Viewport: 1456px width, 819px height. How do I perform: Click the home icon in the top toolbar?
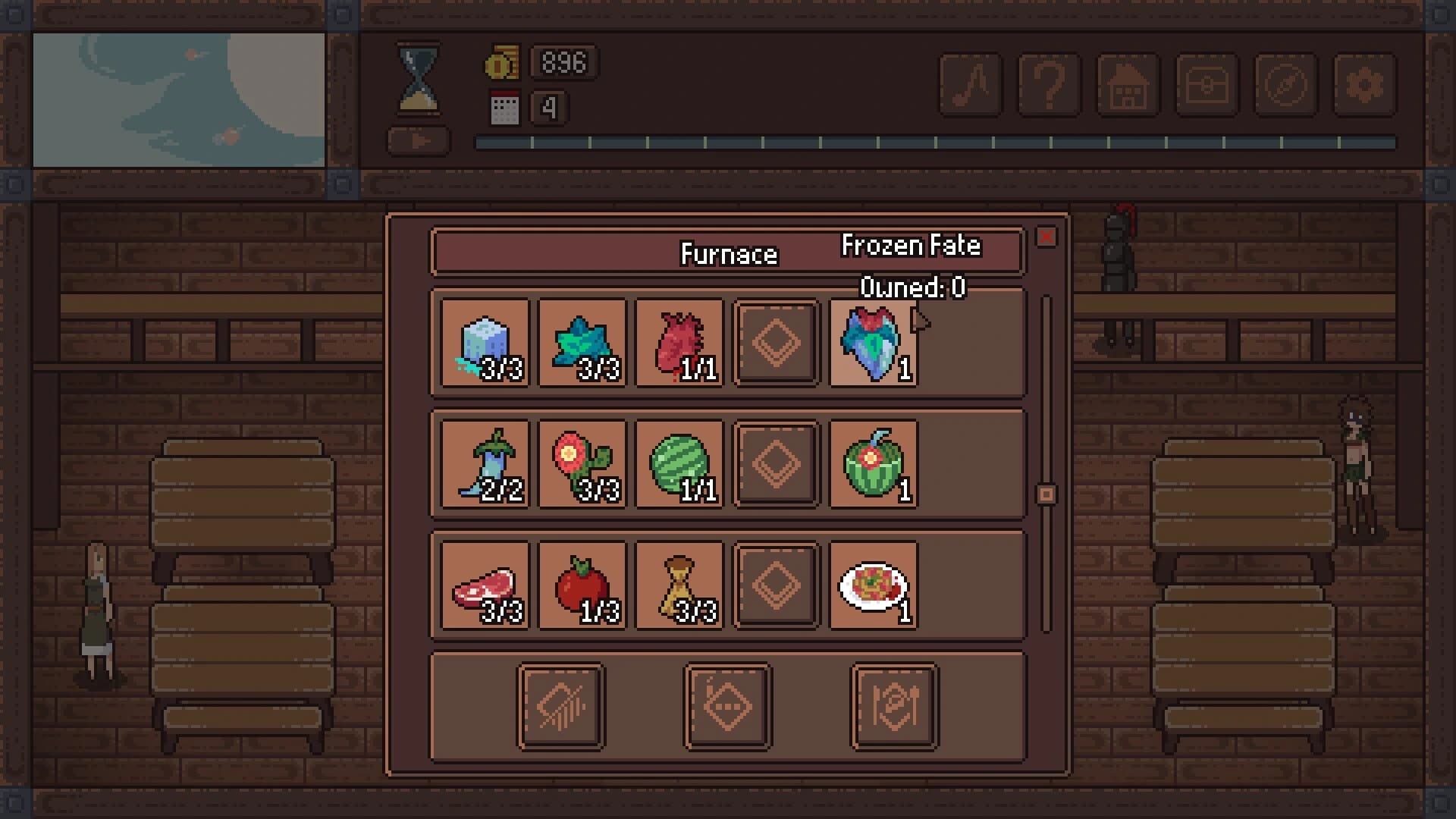pyautogui.click(x=1129, y=86)
